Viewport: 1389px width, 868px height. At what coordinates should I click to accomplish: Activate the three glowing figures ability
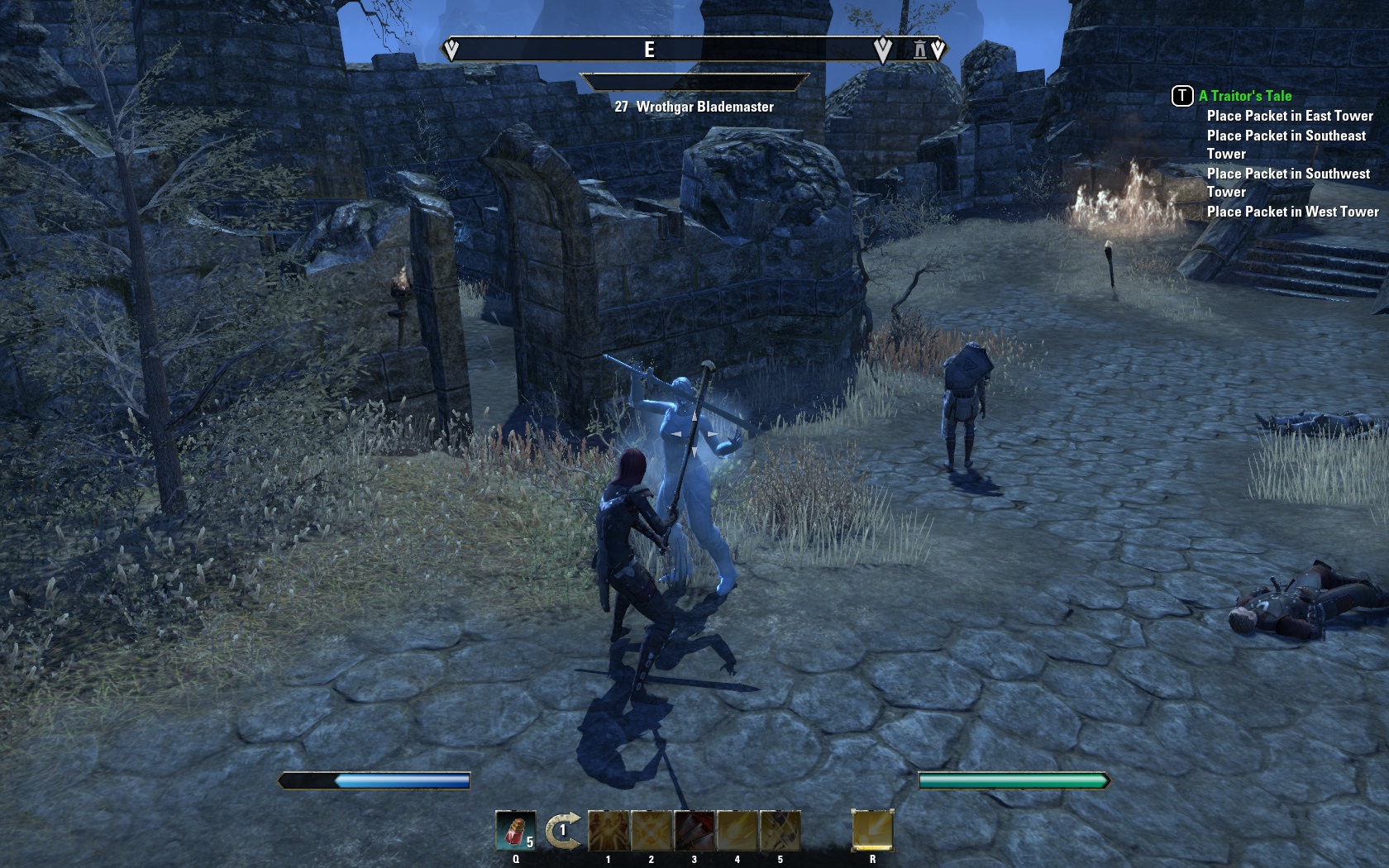(x=609, y=831)
